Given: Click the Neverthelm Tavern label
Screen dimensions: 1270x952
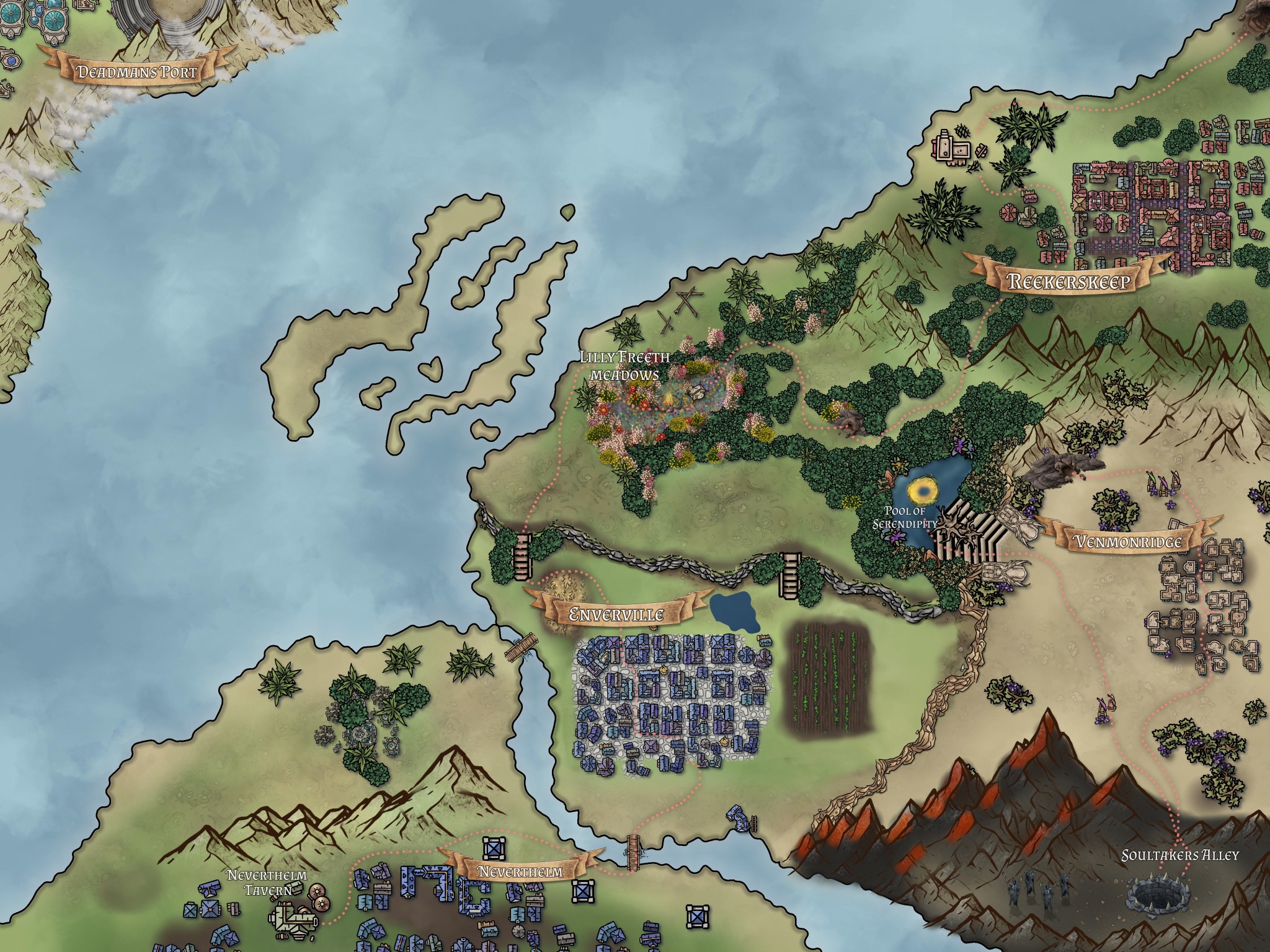Looking at the screenshot, I should tap(267, 883).
